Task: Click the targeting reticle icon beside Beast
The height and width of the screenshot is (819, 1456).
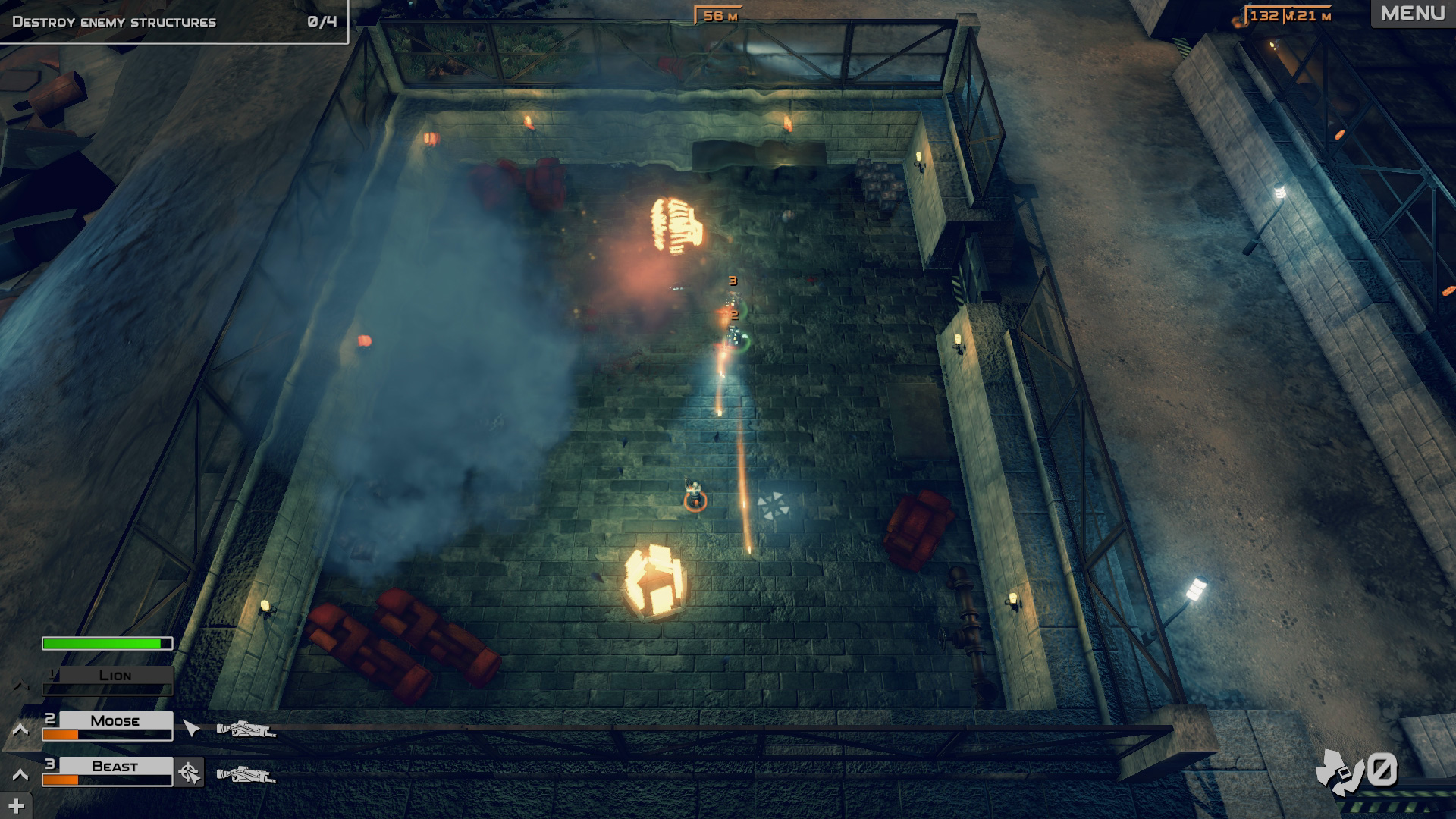Action: [189, 773]
